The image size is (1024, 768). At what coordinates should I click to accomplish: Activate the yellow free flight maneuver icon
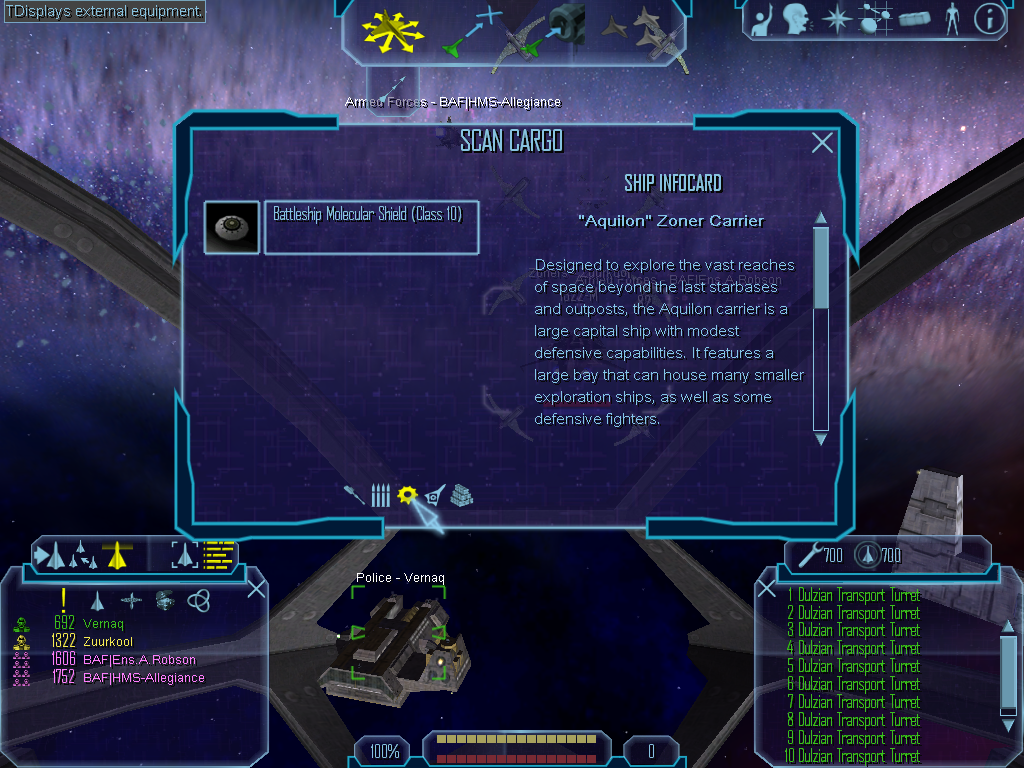(x=394, y=30)
